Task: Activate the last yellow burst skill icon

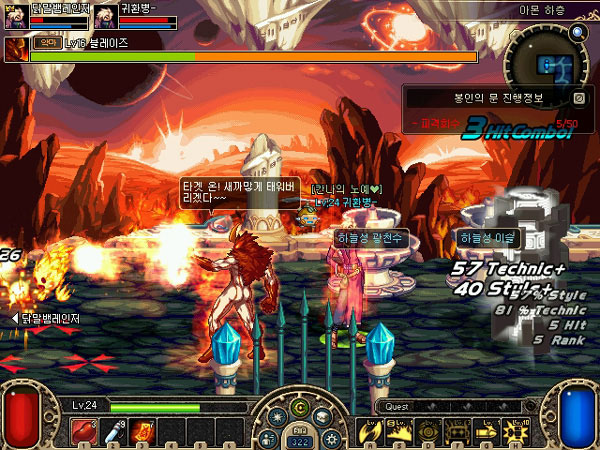Action: (x=516, y=431)
